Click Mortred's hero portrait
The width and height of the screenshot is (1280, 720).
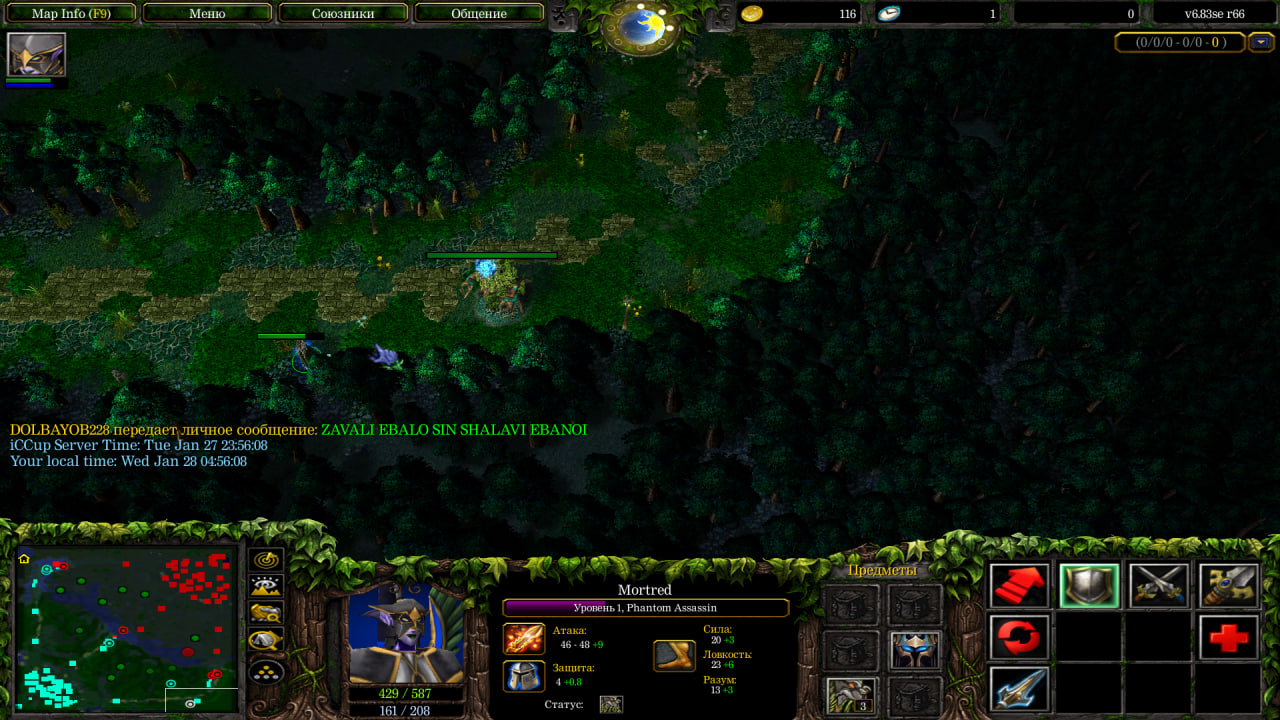tap(406, 634)
